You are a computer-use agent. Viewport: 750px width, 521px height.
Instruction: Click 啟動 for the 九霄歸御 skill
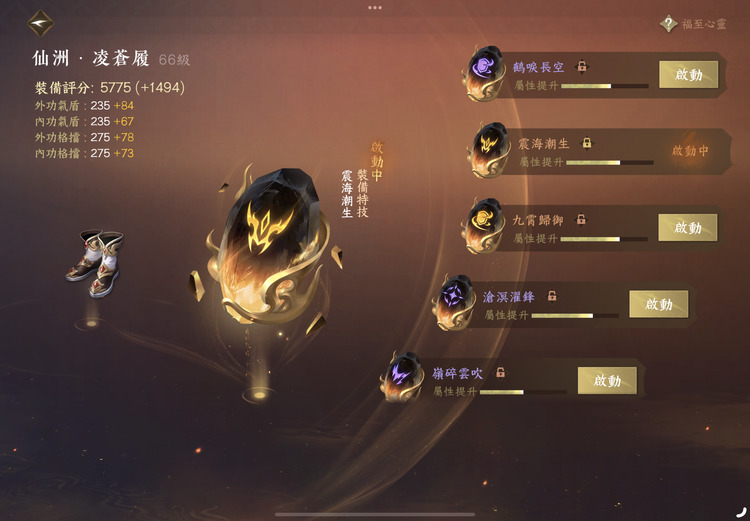tap(687, 228)
